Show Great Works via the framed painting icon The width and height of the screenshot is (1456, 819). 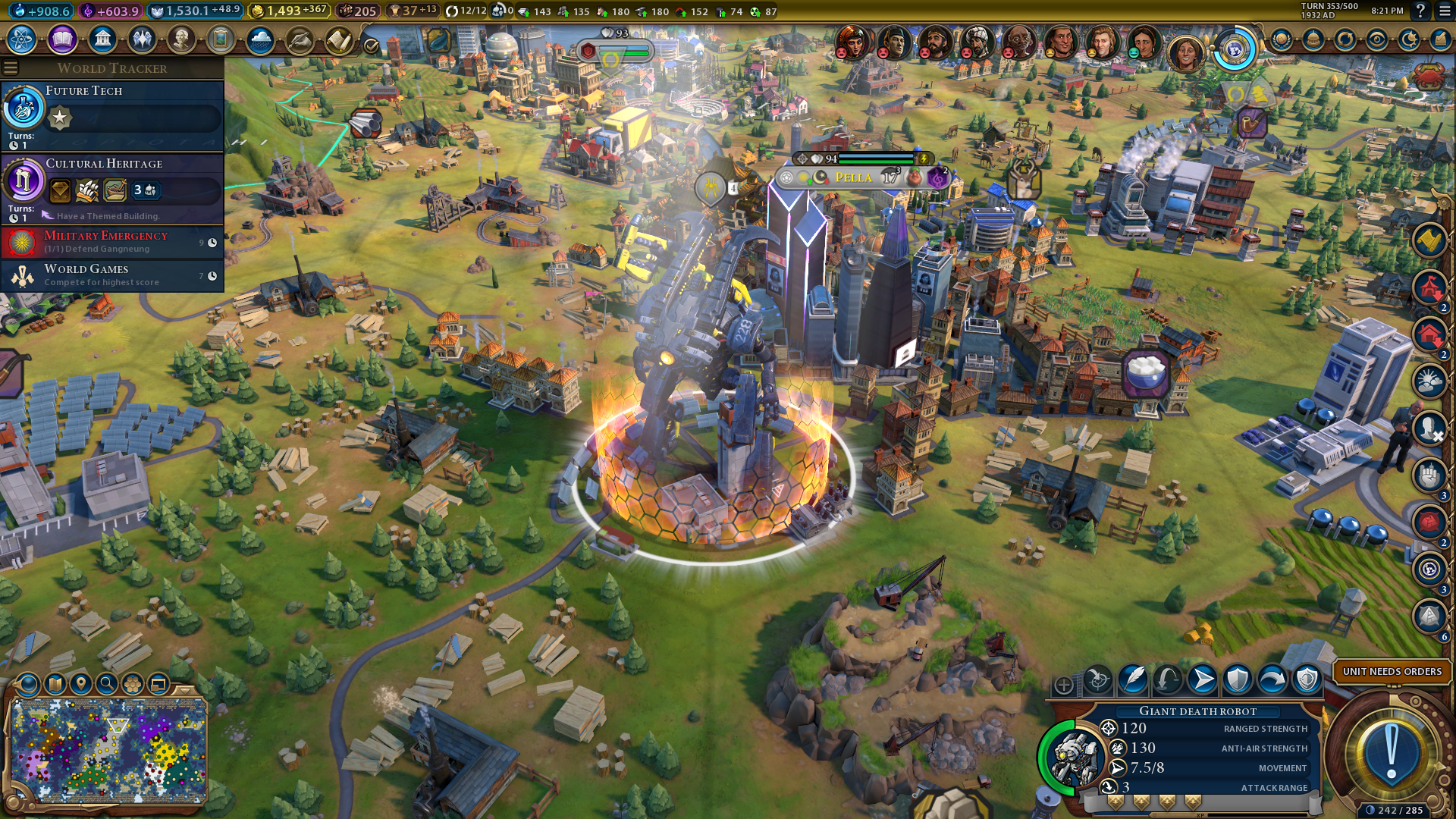221,39
